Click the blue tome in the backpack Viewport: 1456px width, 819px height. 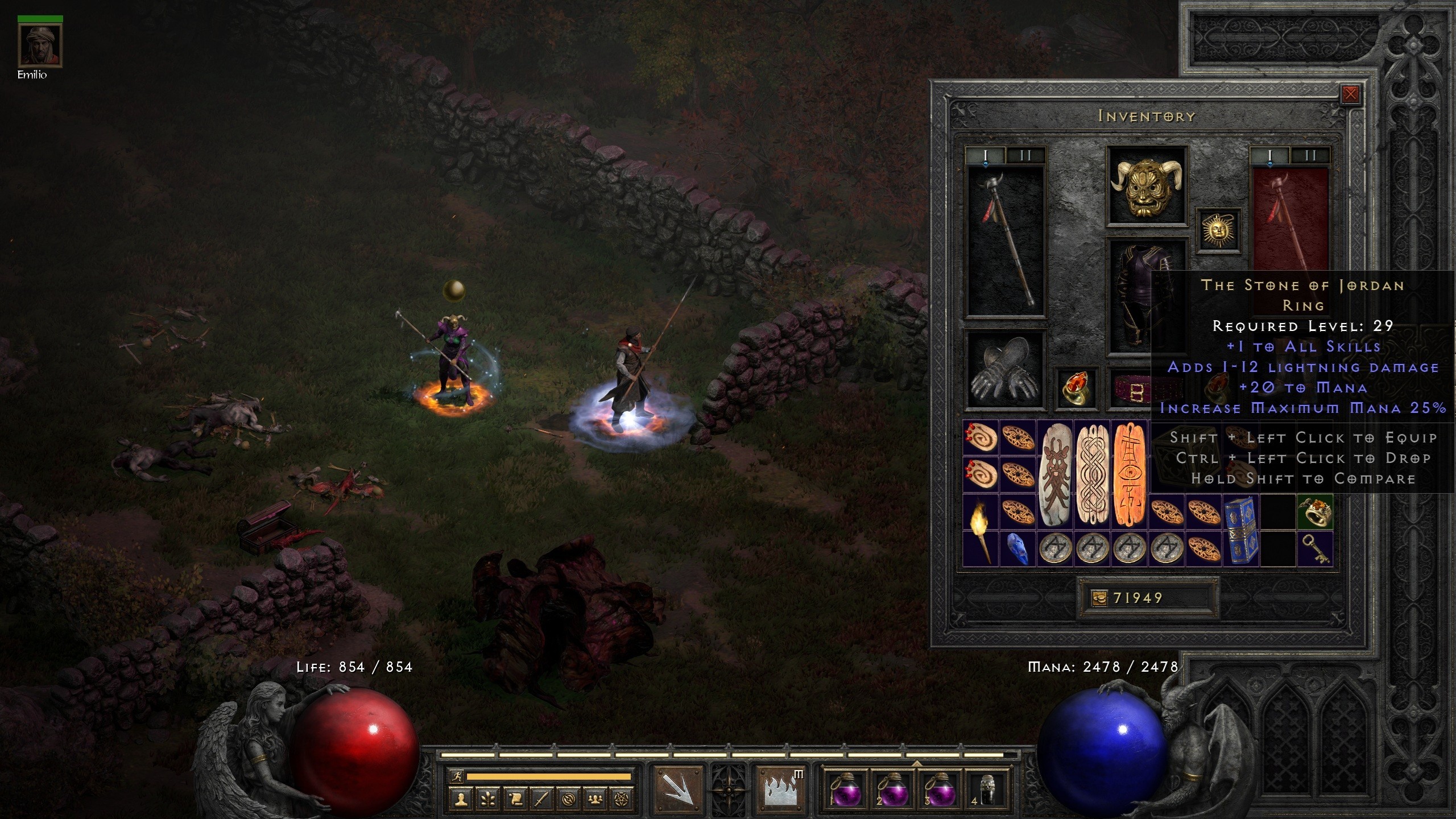point(1240,530)
